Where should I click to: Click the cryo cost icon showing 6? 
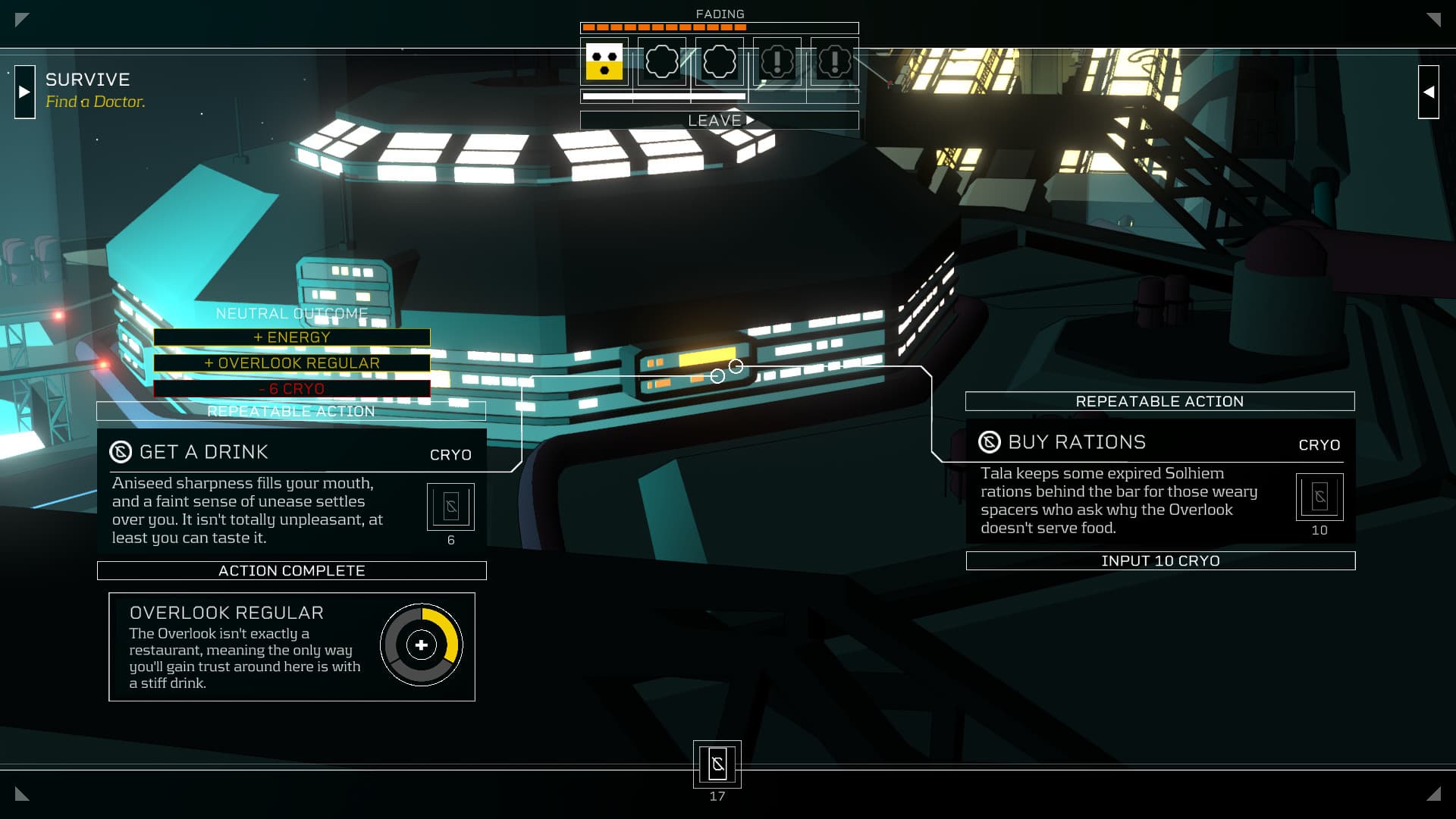pos(451,507)
